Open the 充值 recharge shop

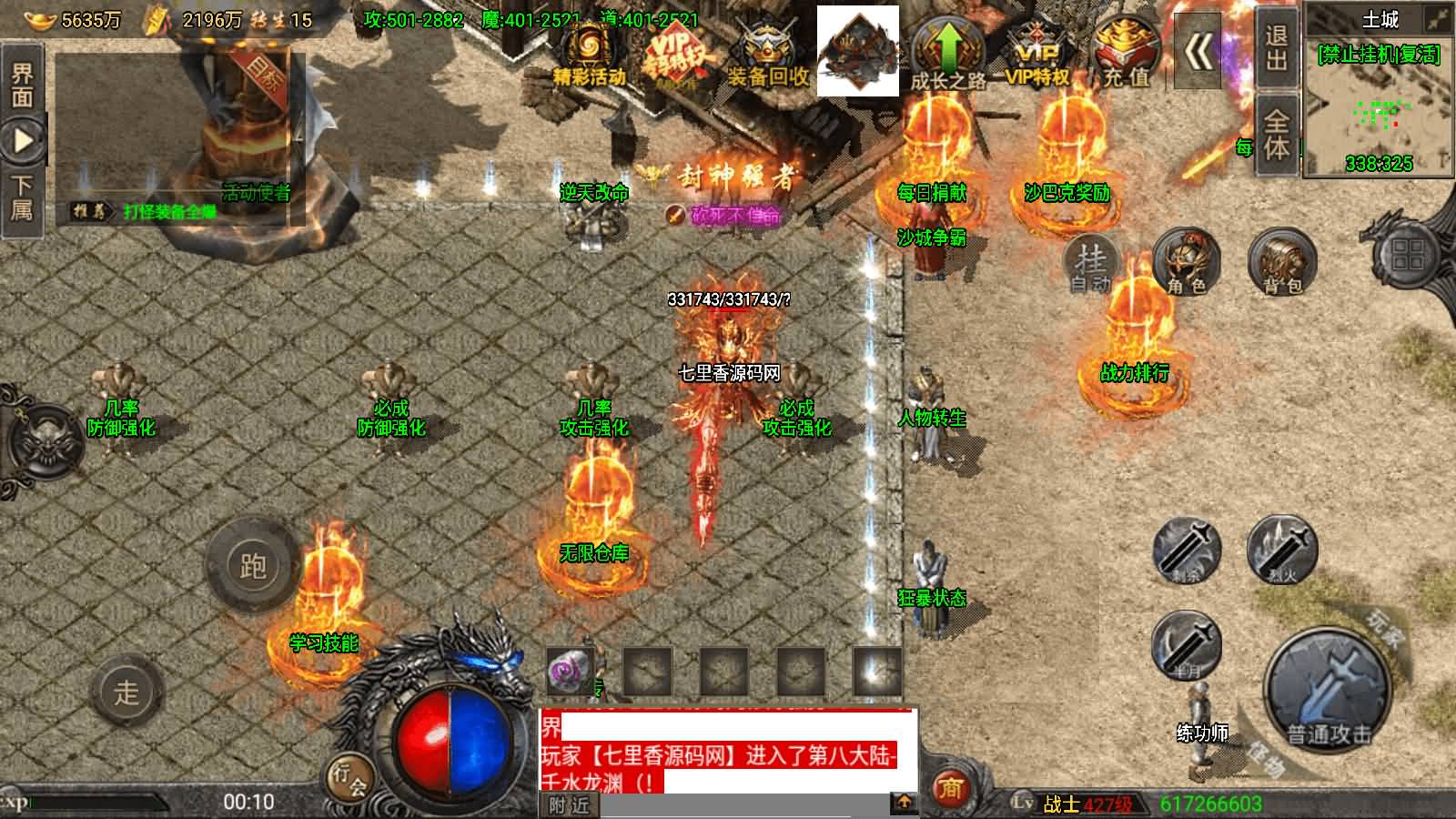1127,53
